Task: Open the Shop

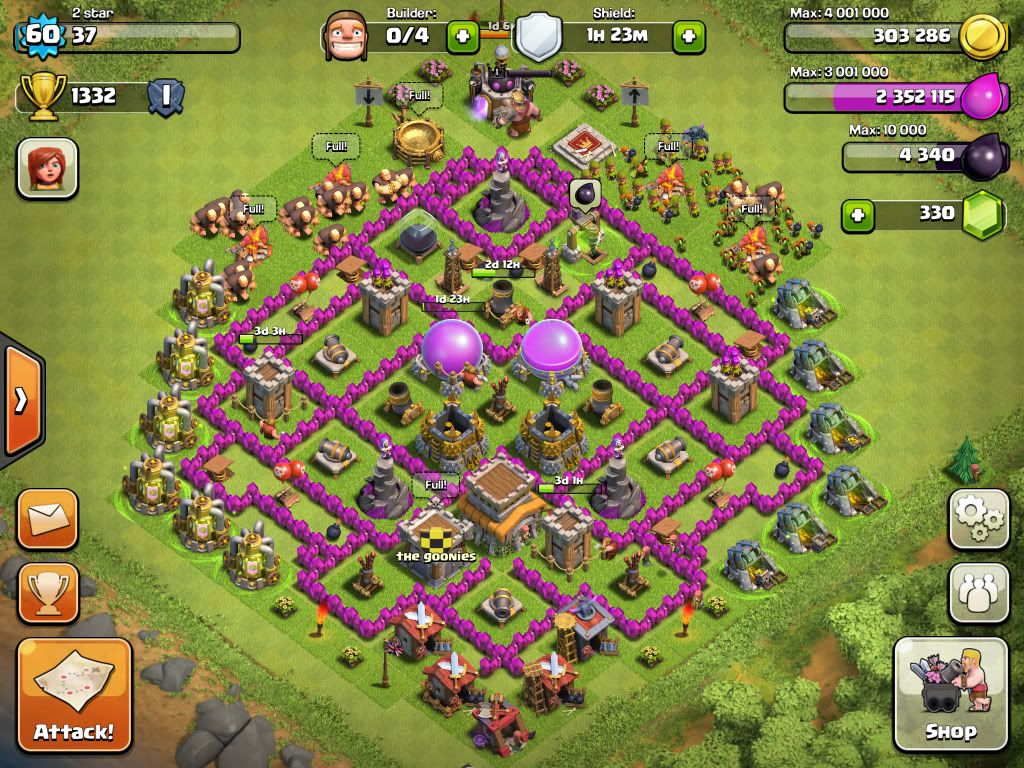Action: click(950, 694)
